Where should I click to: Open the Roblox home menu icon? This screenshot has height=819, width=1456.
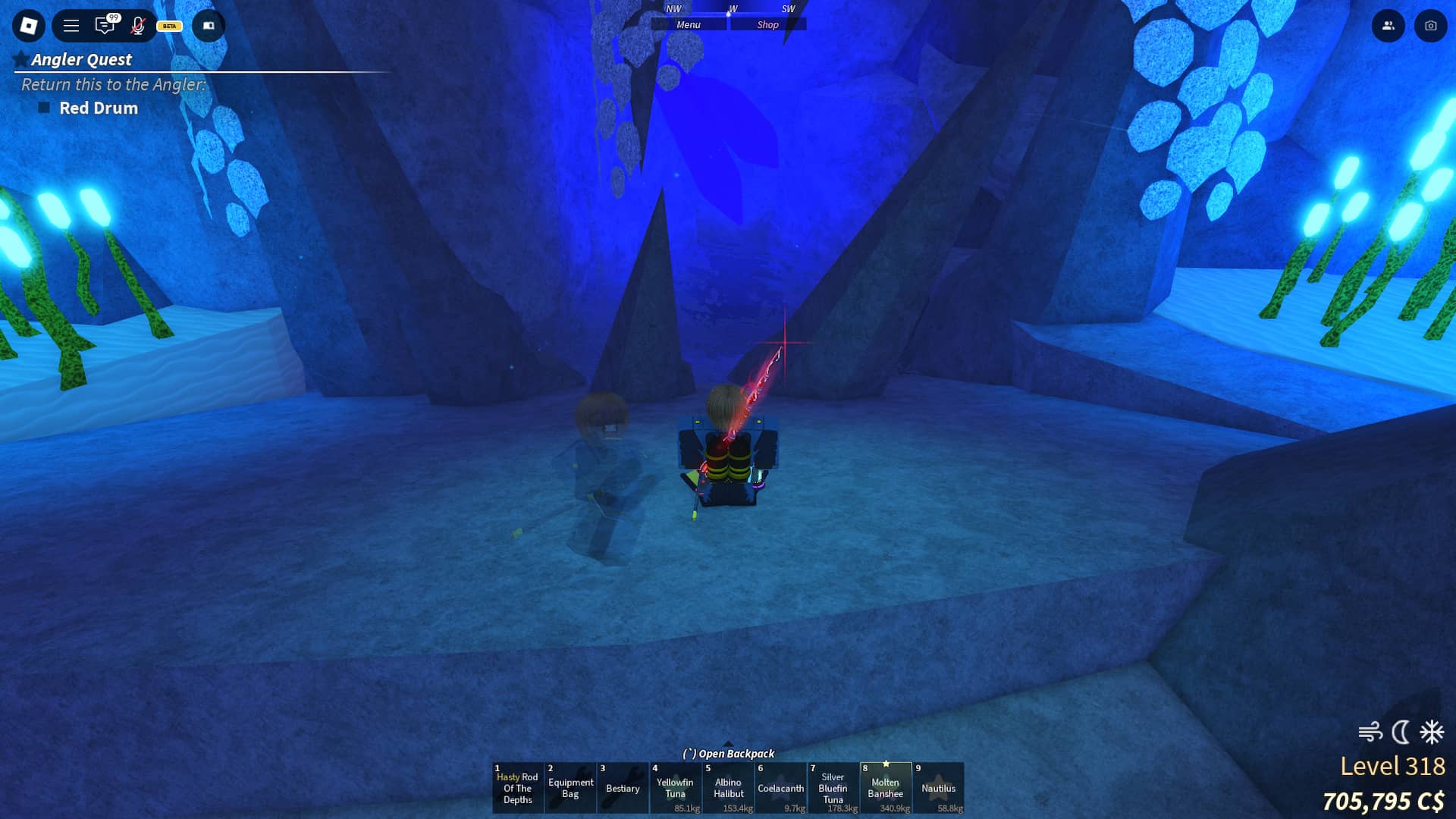click(x=28, y=25)
